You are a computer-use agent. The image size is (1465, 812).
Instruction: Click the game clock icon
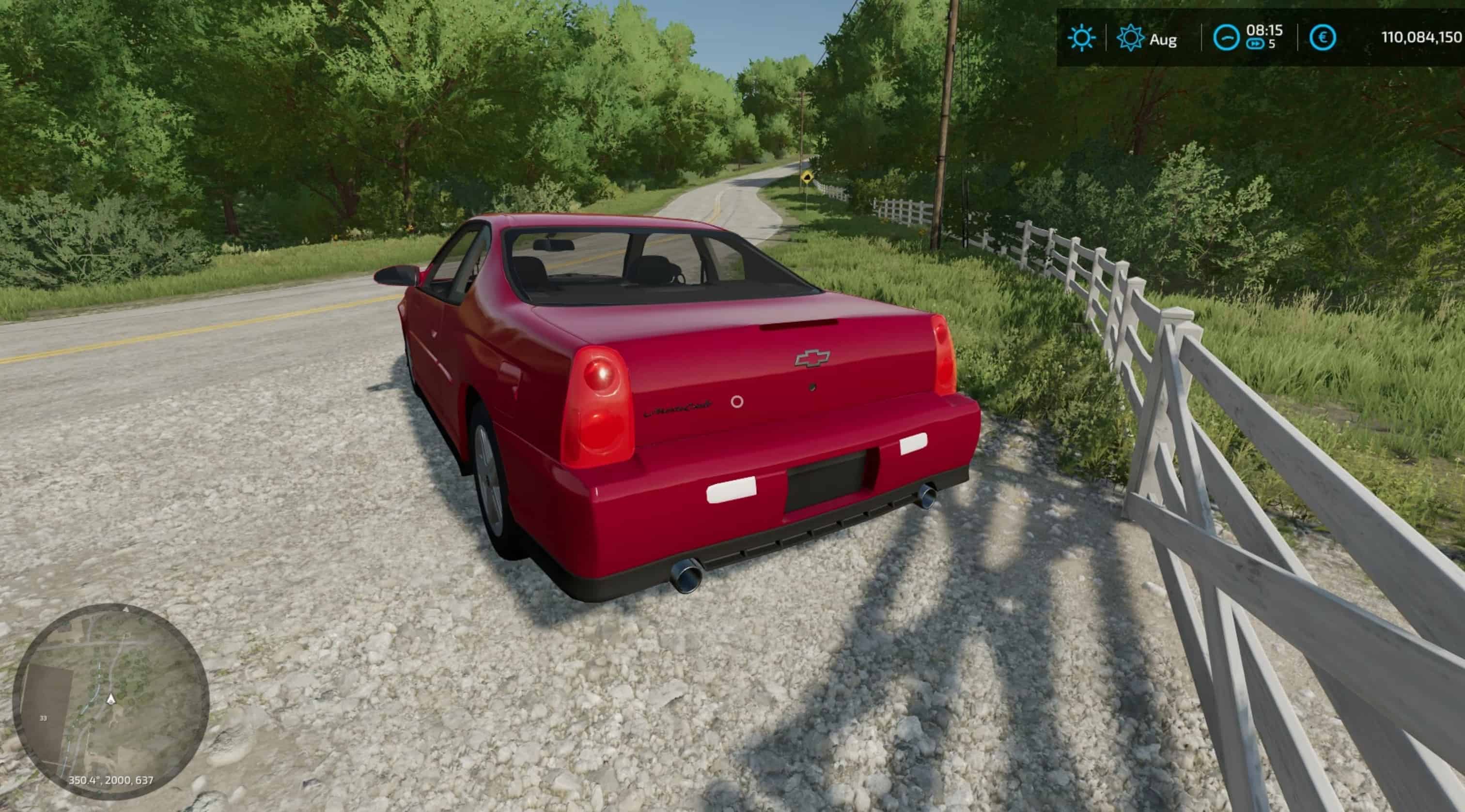point(1226,39)
